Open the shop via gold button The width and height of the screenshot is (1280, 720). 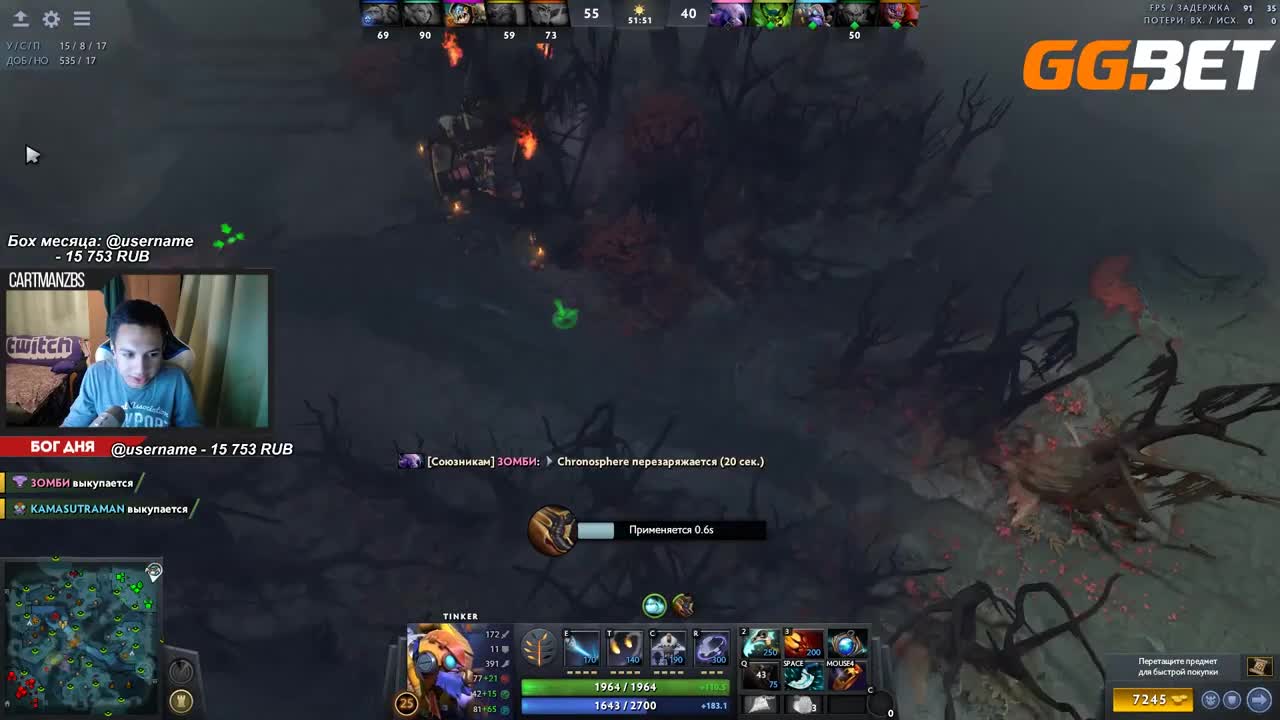(1153, 700)
